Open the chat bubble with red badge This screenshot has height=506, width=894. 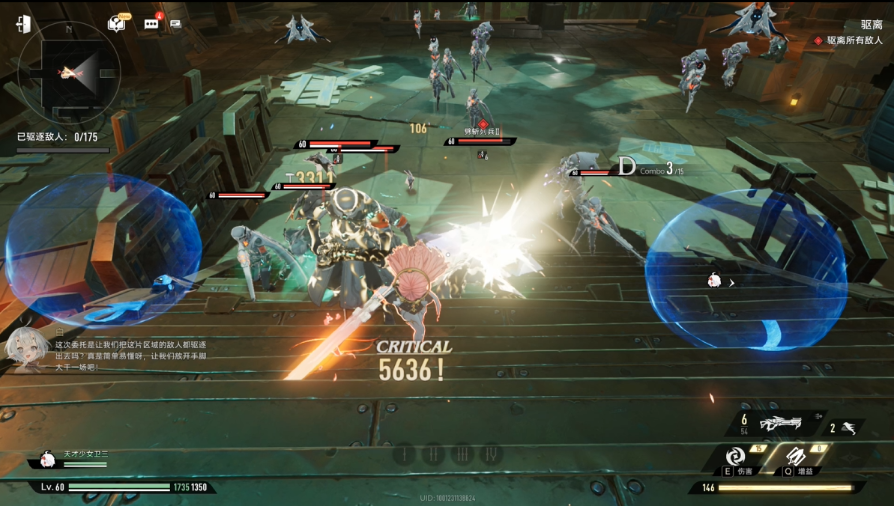(151, 24)
